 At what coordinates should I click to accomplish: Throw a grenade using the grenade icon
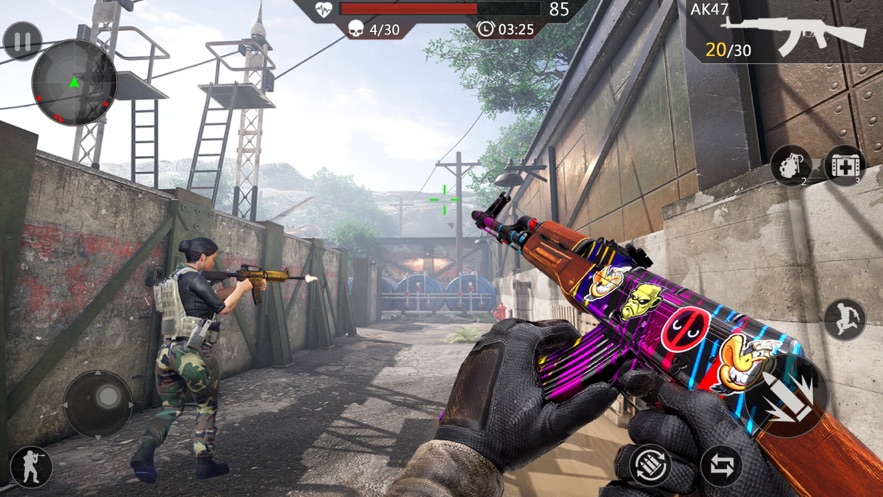[x=790, y=165]
